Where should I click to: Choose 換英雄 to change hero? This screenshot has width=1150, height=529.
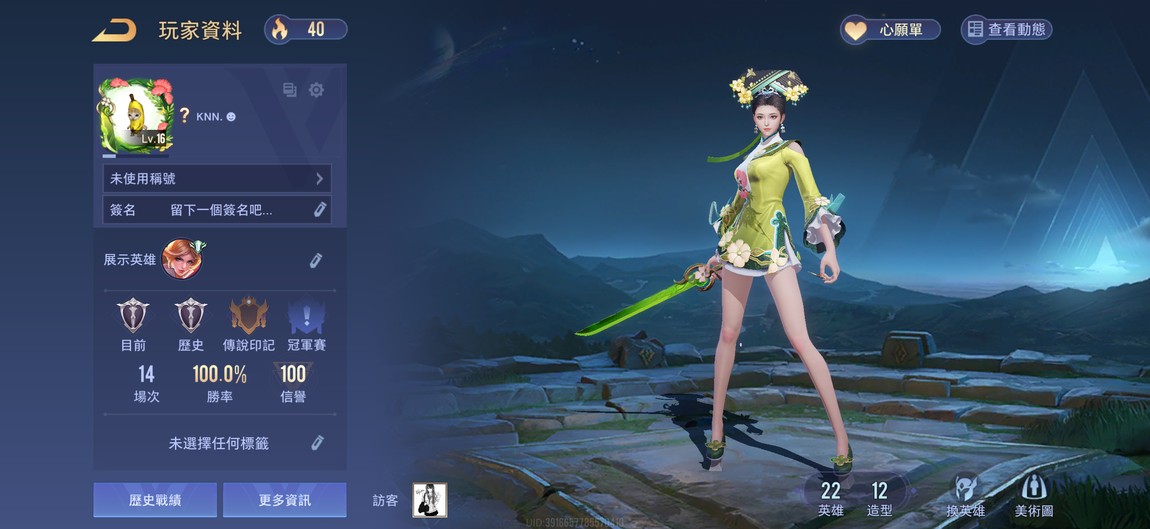point(965,496)
